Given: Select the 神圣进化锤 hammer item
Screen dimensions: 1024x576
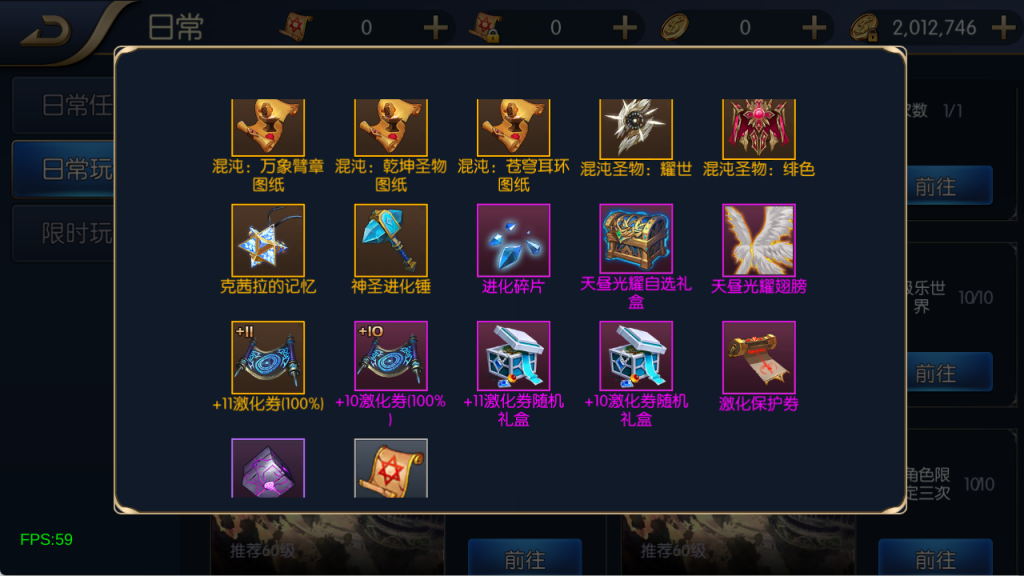Looking at the screenshot, I should [x=391, y=240].
